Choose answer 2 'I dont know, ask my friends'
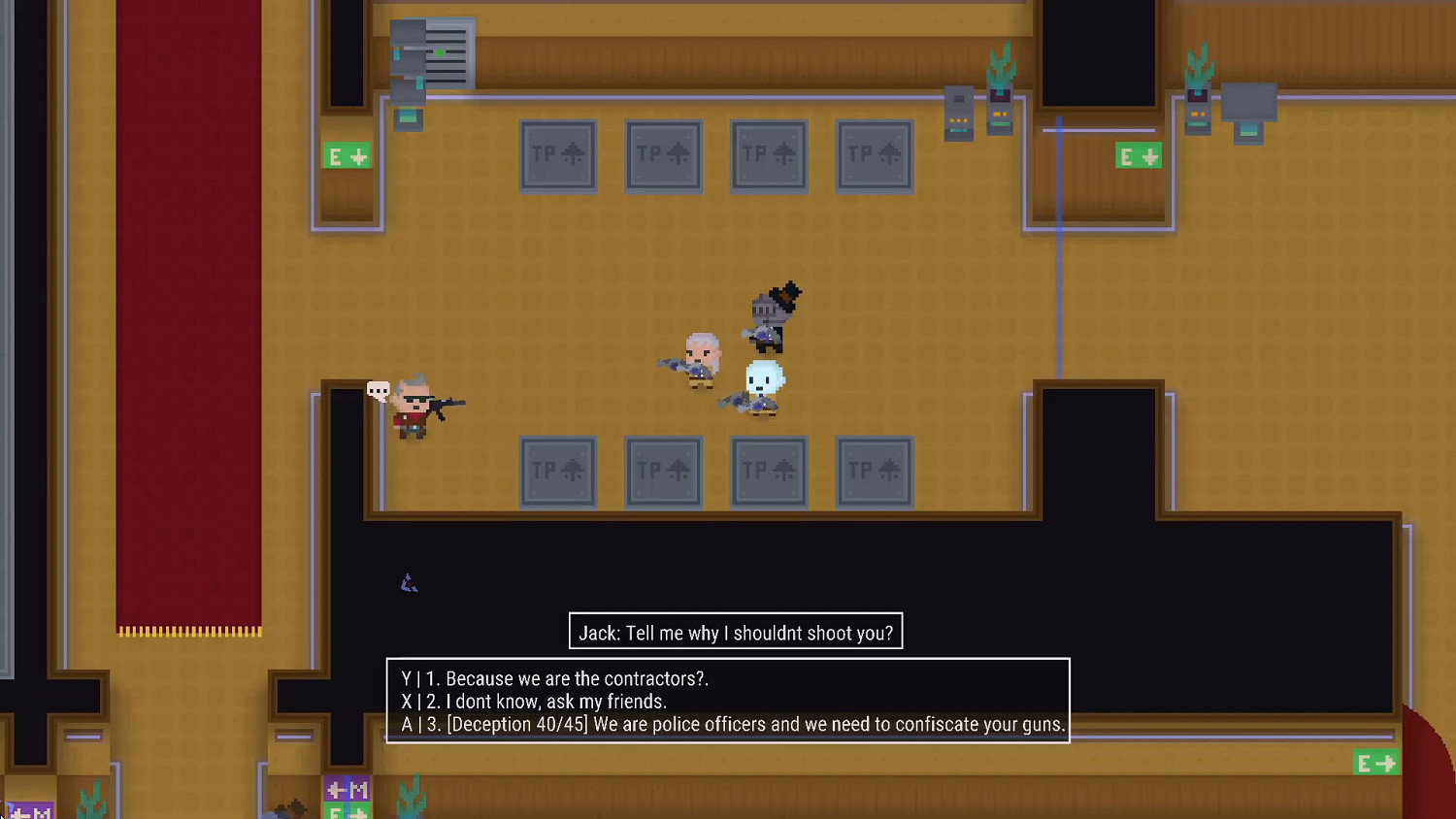The height and width of the screenshot is (819, 1456). coord(534,701)
